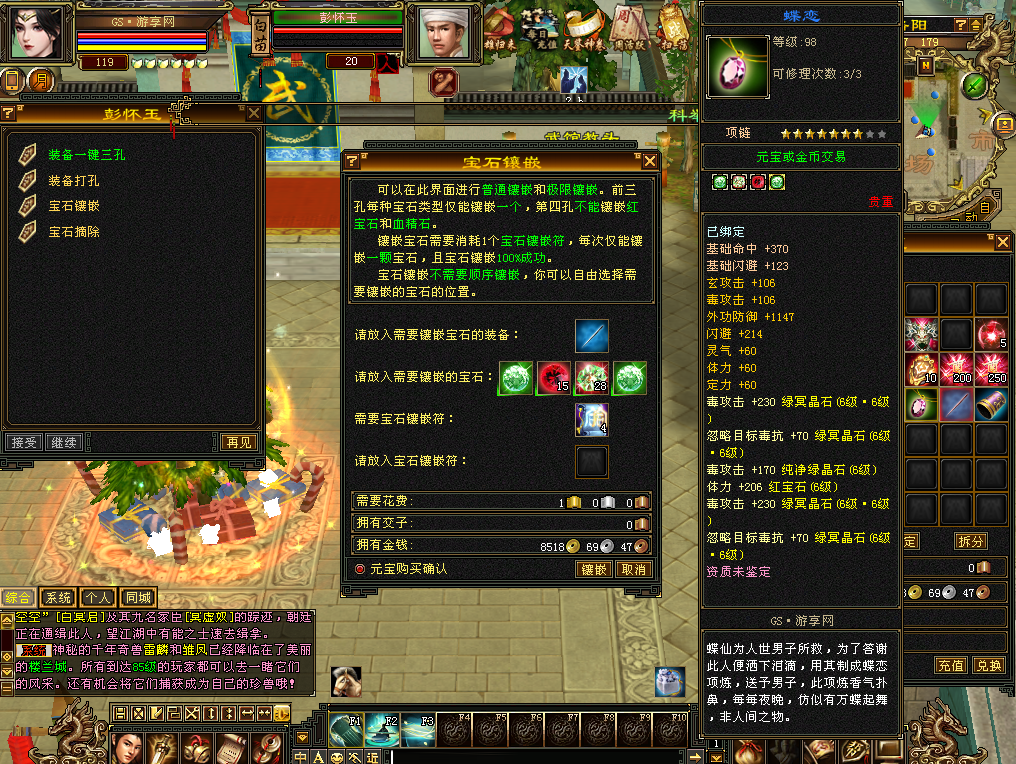Close the 宝石镶嵌 window

tap(650, 162)
